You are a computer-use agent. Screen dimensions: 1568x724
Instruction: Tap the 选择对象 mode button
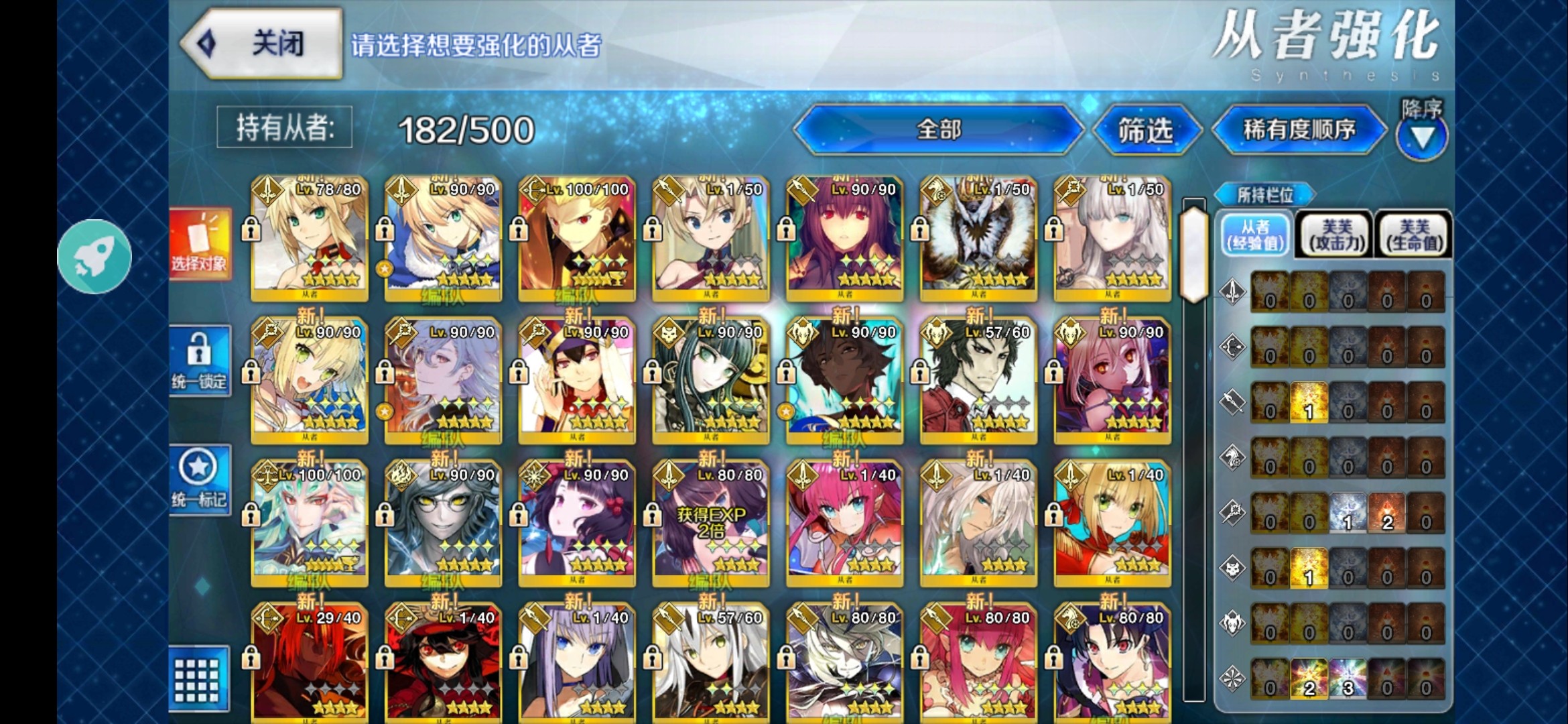coord(200,243)
